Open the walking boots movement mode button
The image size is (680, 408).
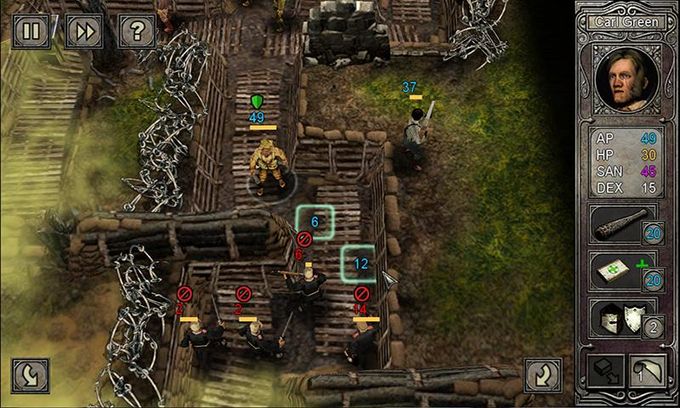[x=602, y=373]
